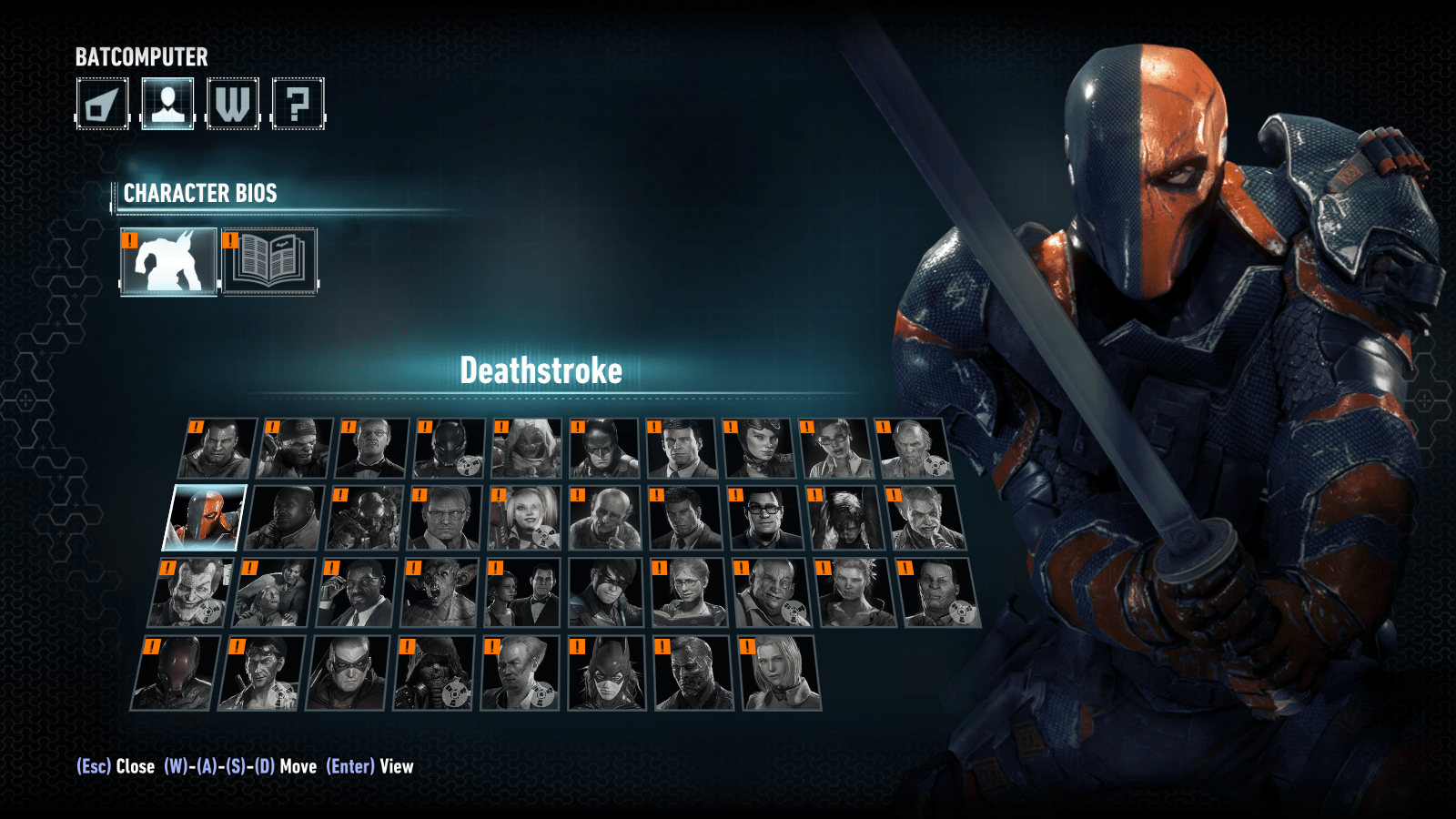Select the highlighted Deathstroke portrait
1456x819 pixels.
click(x=205, y=518)
